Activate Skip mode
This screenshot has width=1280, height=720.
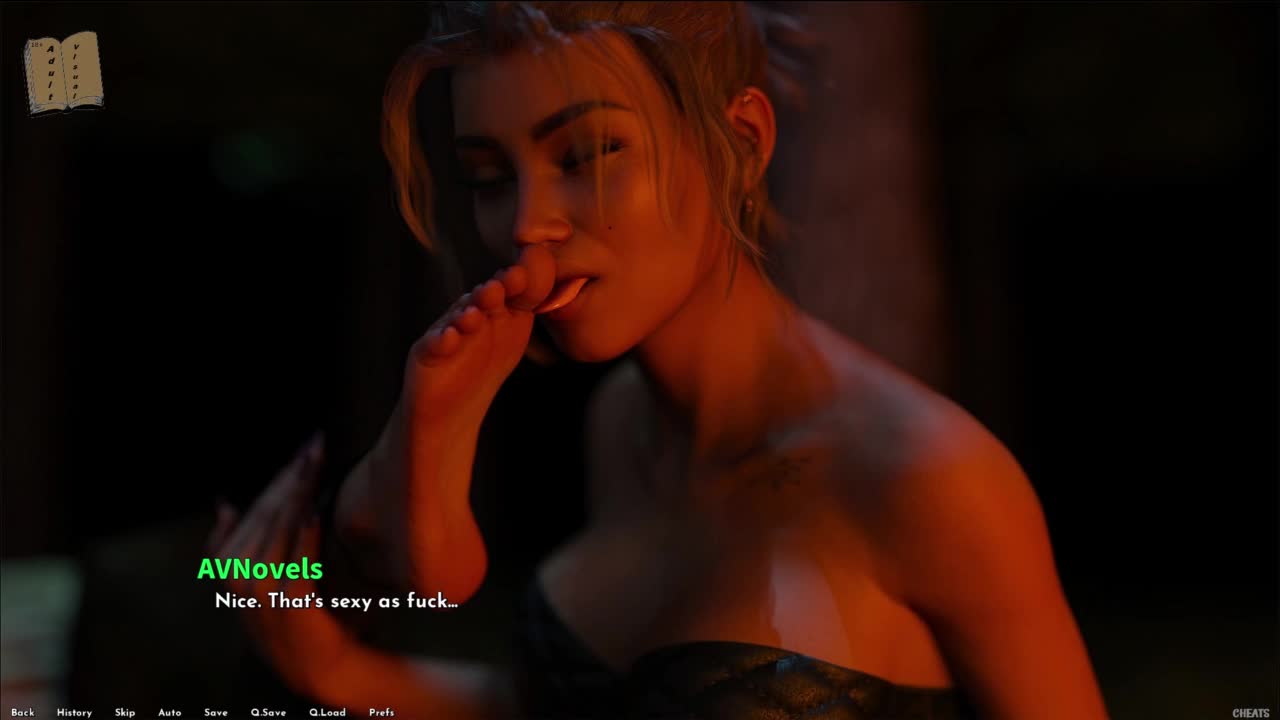tap(124, 712)
